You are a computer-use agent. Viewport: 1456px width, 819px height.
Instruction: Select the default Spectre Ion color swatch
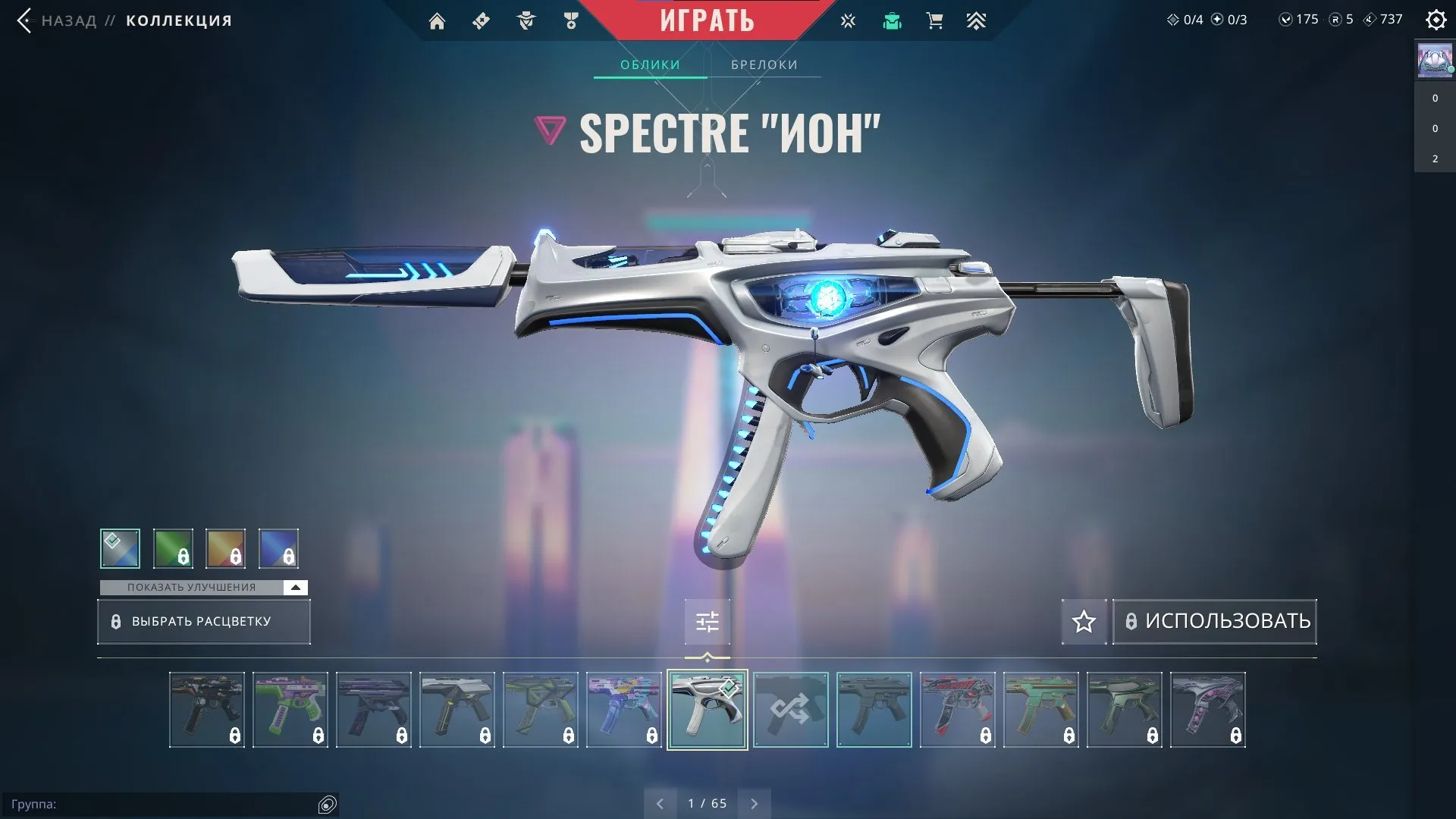[x=120, y=548]
